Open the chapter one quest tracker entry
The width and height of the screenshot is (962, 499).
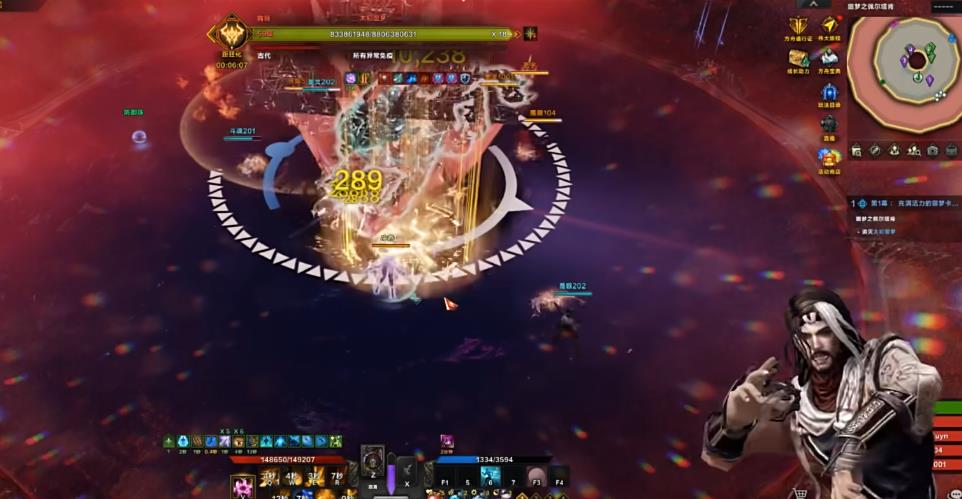coord(905,202)
